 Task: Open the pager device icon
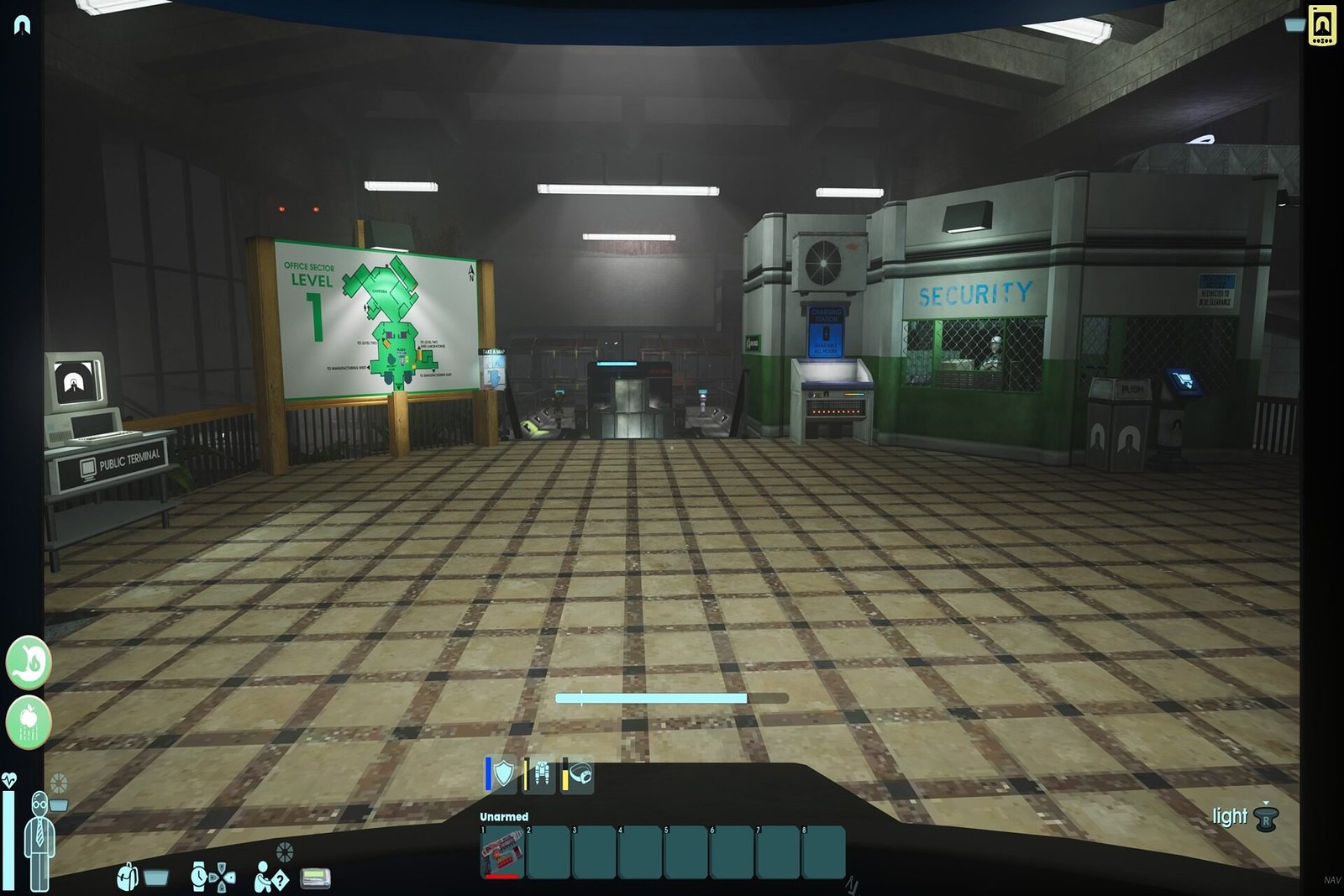pyautogui.click(x=315, y=878)
